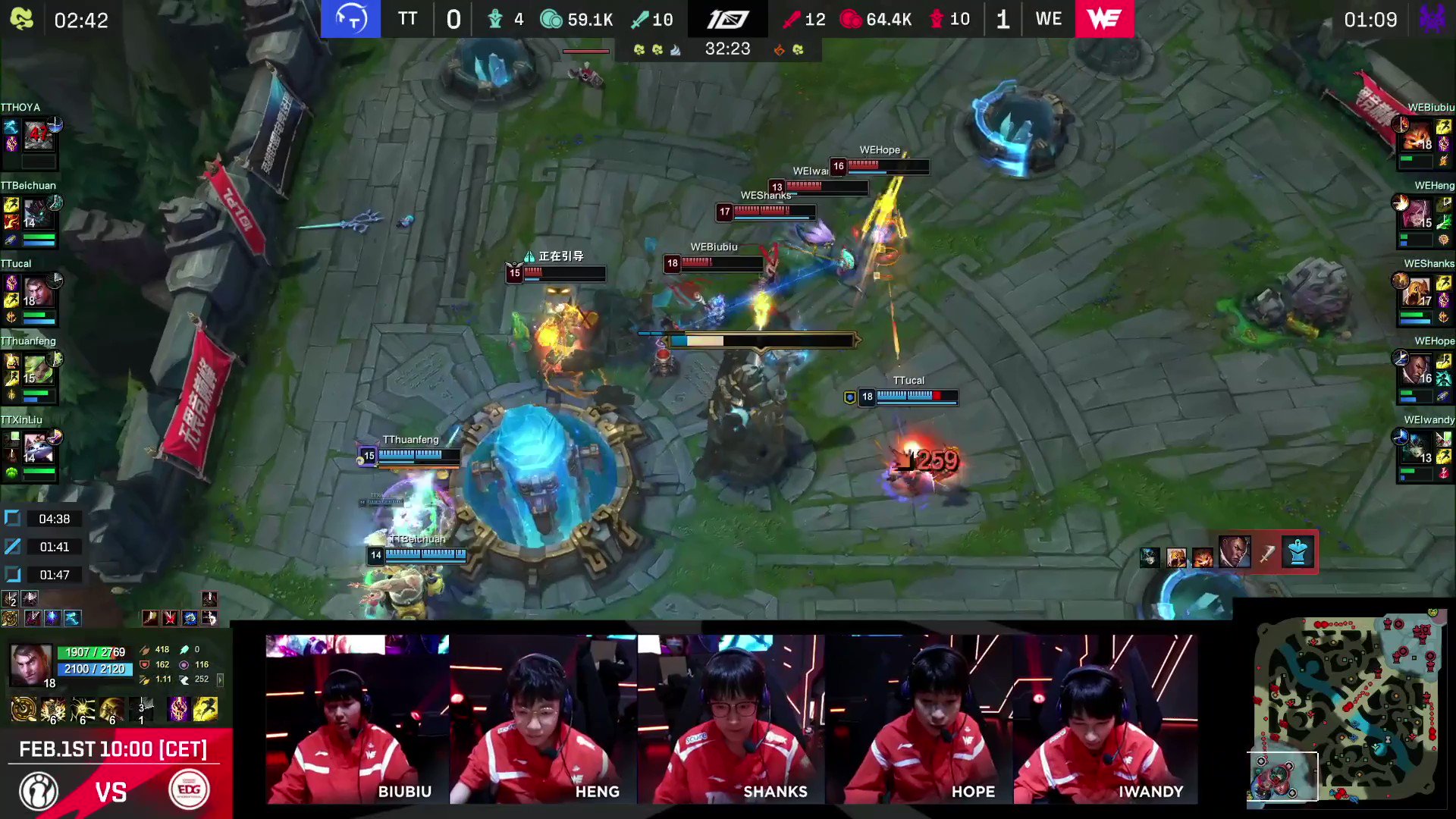Click Galio's blue mana bar
The height and width of the screenshot is (819, 1456).
96,670
